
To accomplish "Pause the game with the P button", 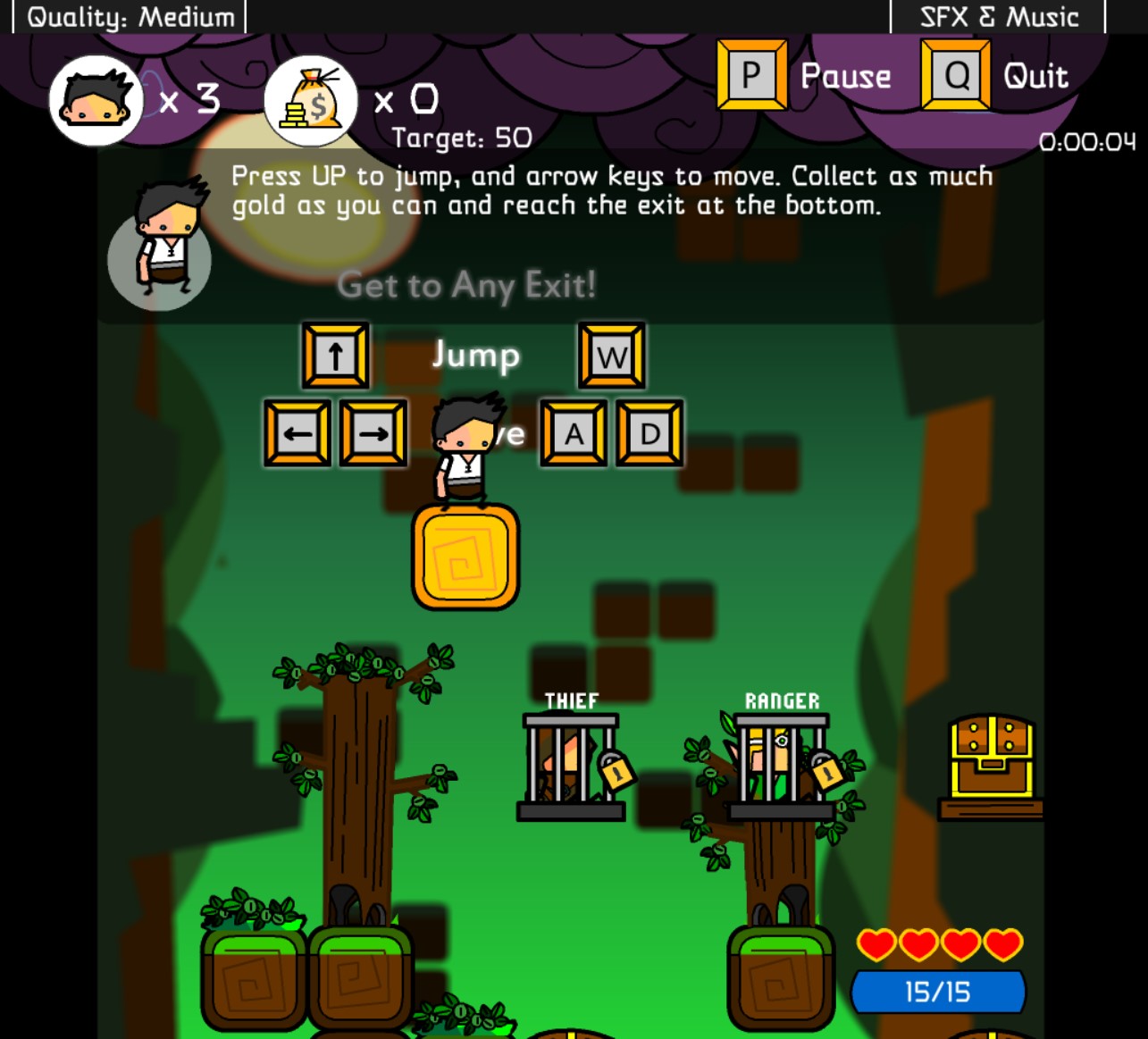I will (751, 75).
